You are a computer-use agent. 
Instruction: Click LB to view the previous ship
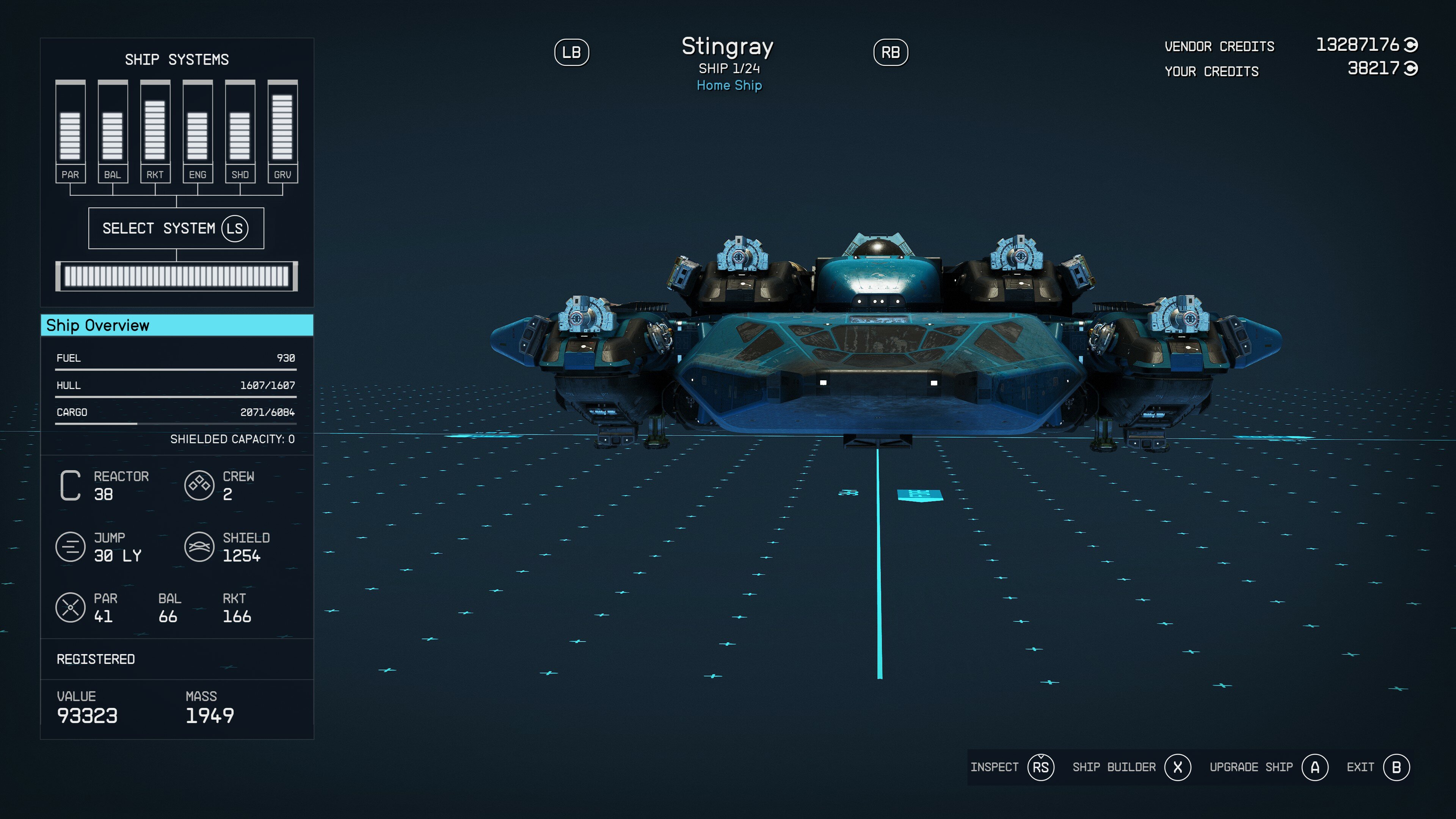click(572, 52)
